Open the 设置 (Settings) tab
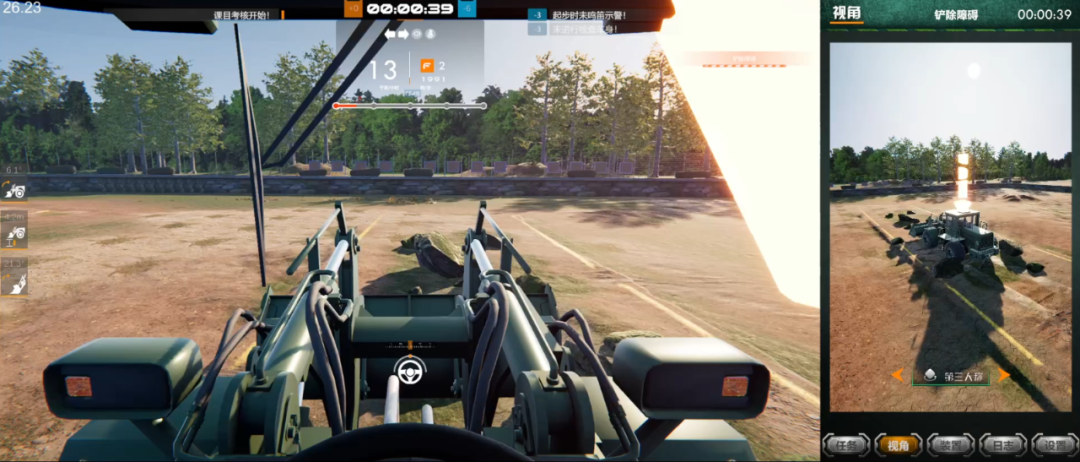Image resolution: width=1080 pixels, height=462 pixels. [x=1047, y=444]
